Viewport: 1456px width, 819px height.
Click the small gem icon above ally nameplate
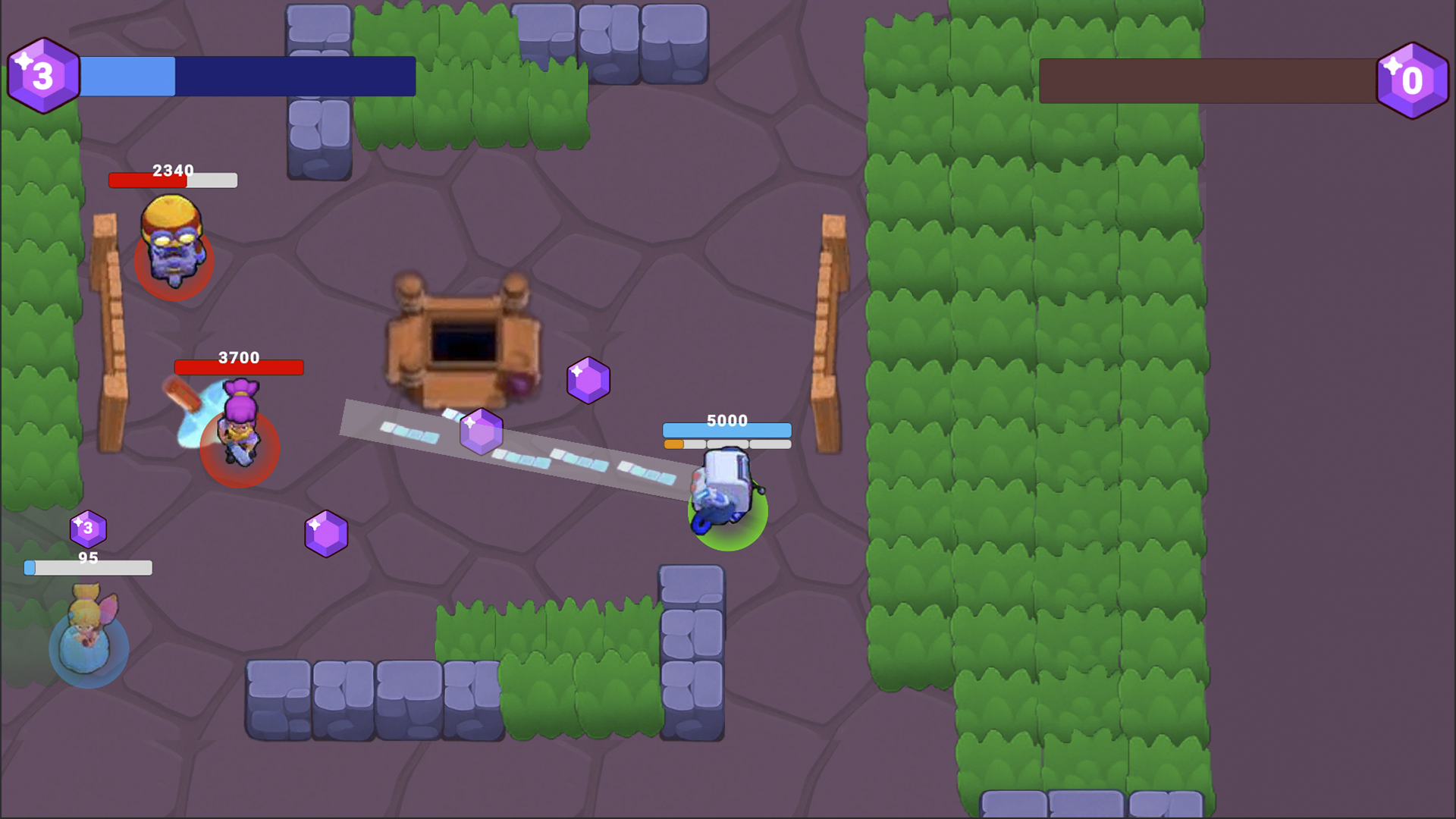(x=87, y=529)
